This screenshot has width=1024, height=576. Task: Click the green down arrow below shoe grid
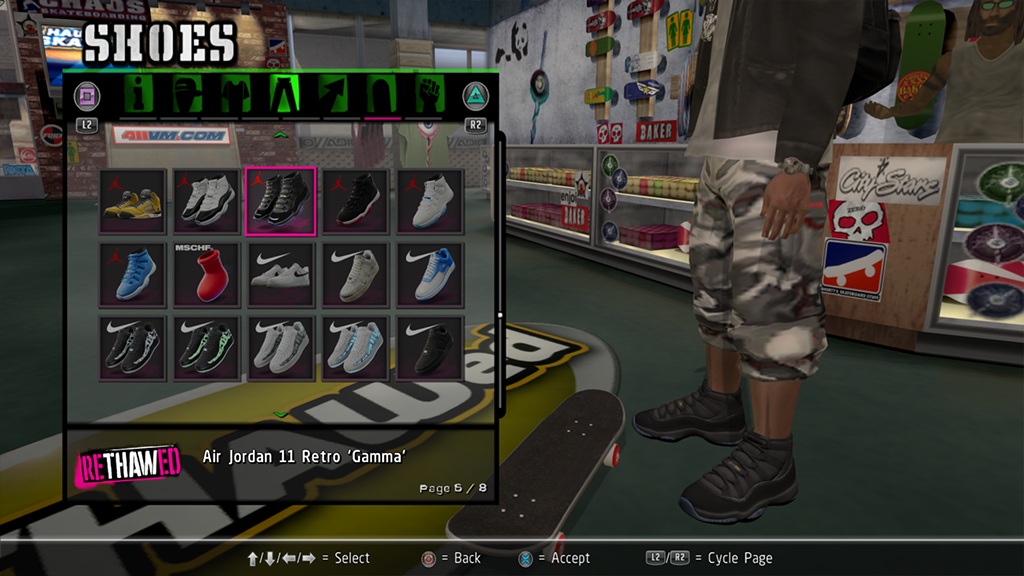[x=281, y=414]
